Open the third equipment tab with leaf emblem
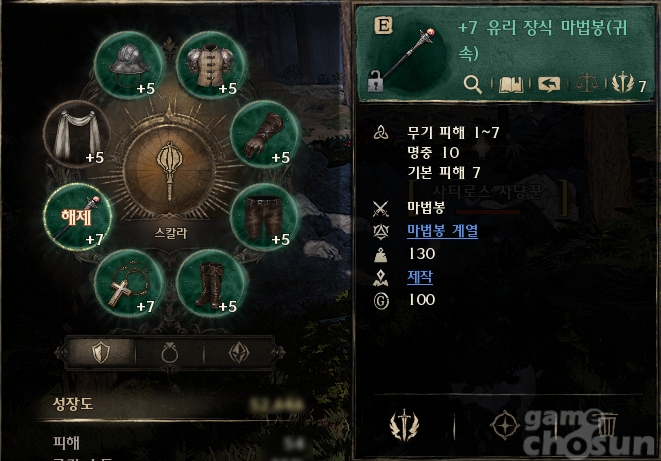 238,353
